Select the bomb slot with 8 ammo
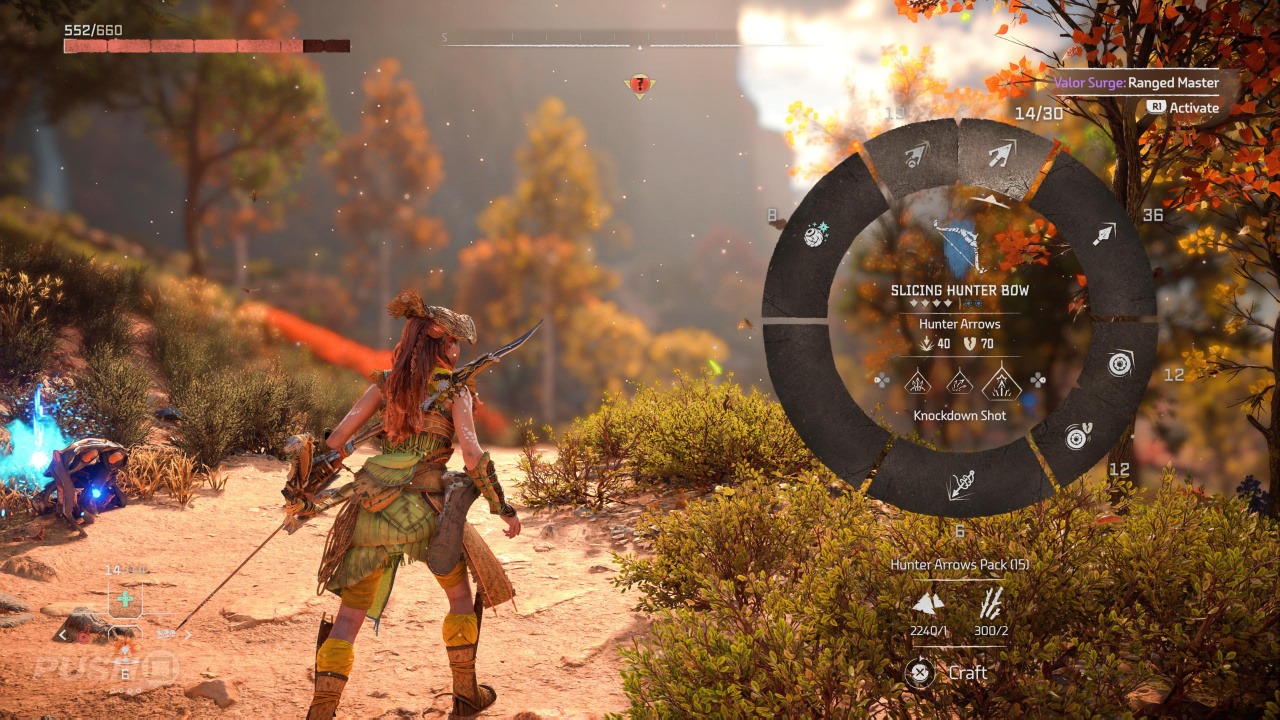 [814, 235]
